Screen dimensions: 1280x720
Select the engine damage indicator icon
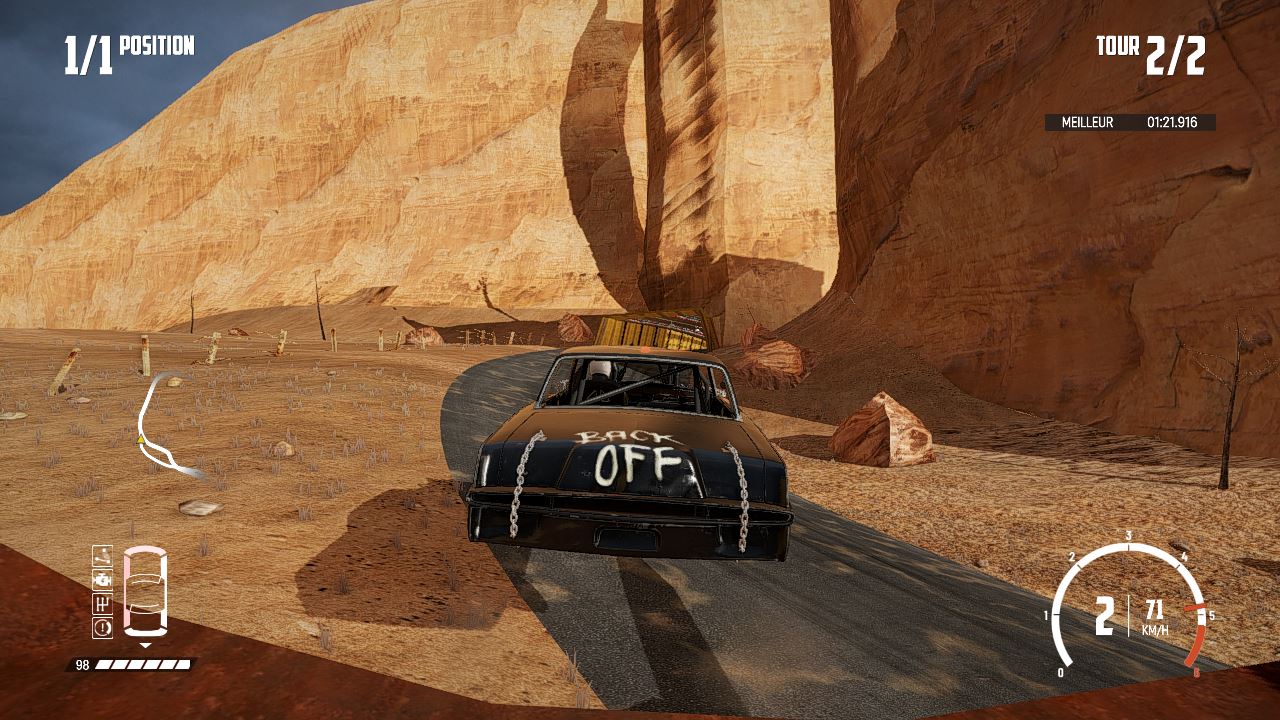point(103,580)
